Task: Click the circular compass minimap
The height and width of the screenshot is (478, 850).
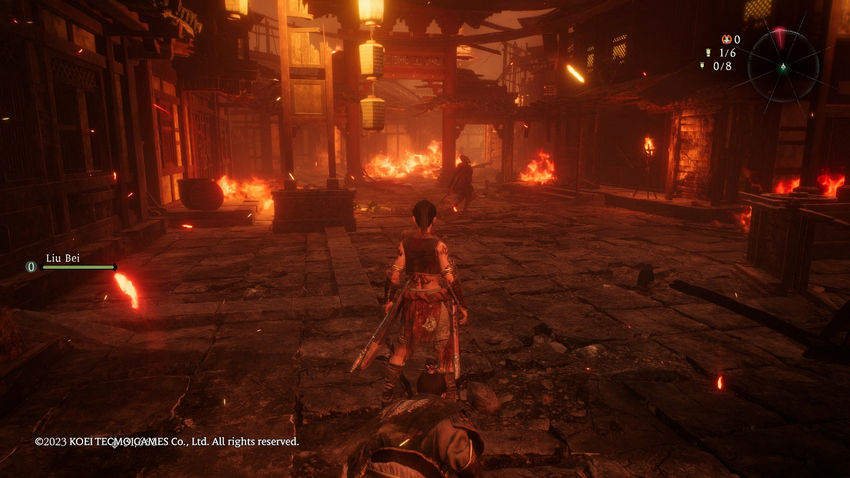Action: (x=782, y=65)
